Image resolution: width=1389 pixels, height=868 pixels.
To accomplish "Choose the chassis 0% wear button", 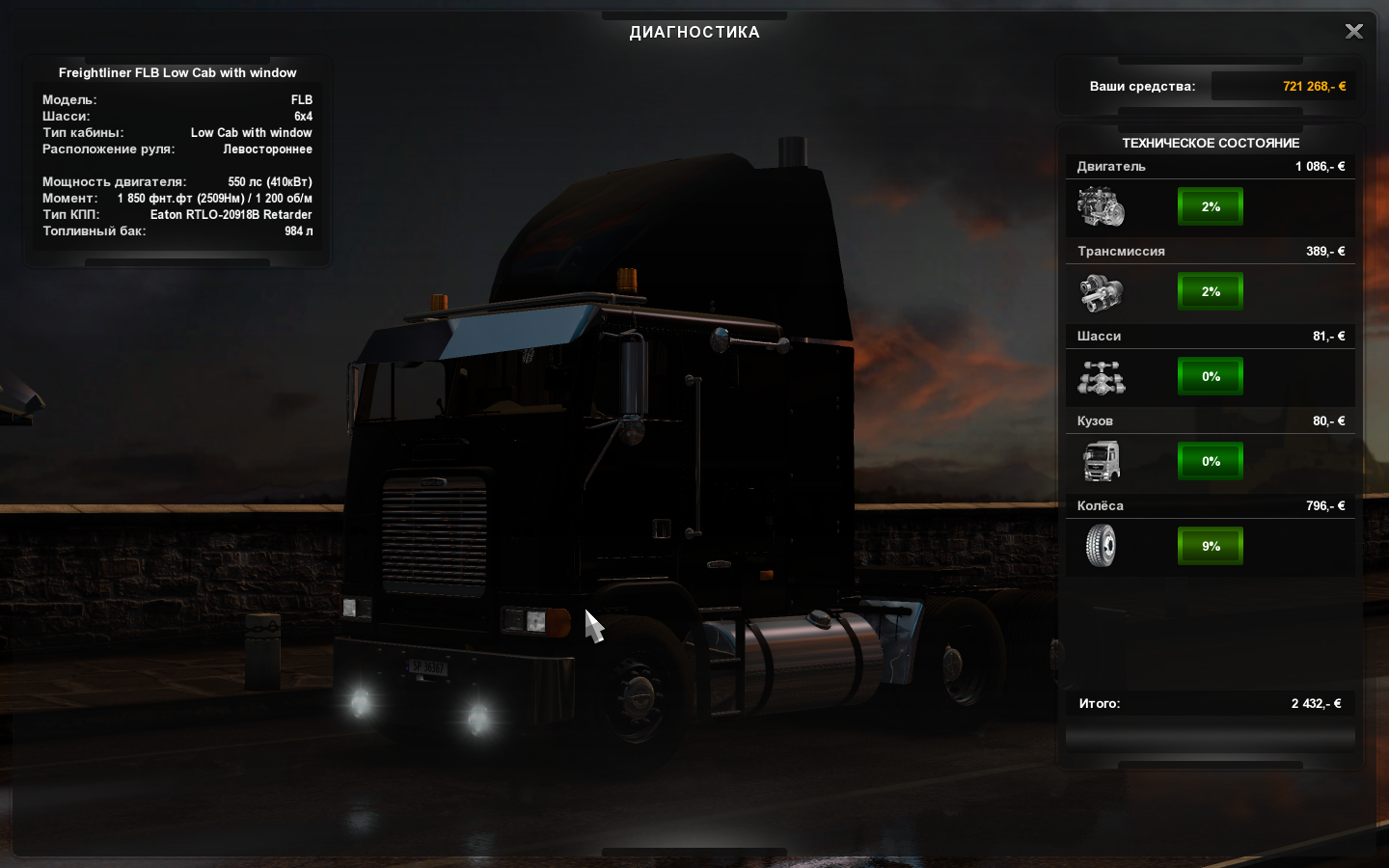I will click(1211, 376).
